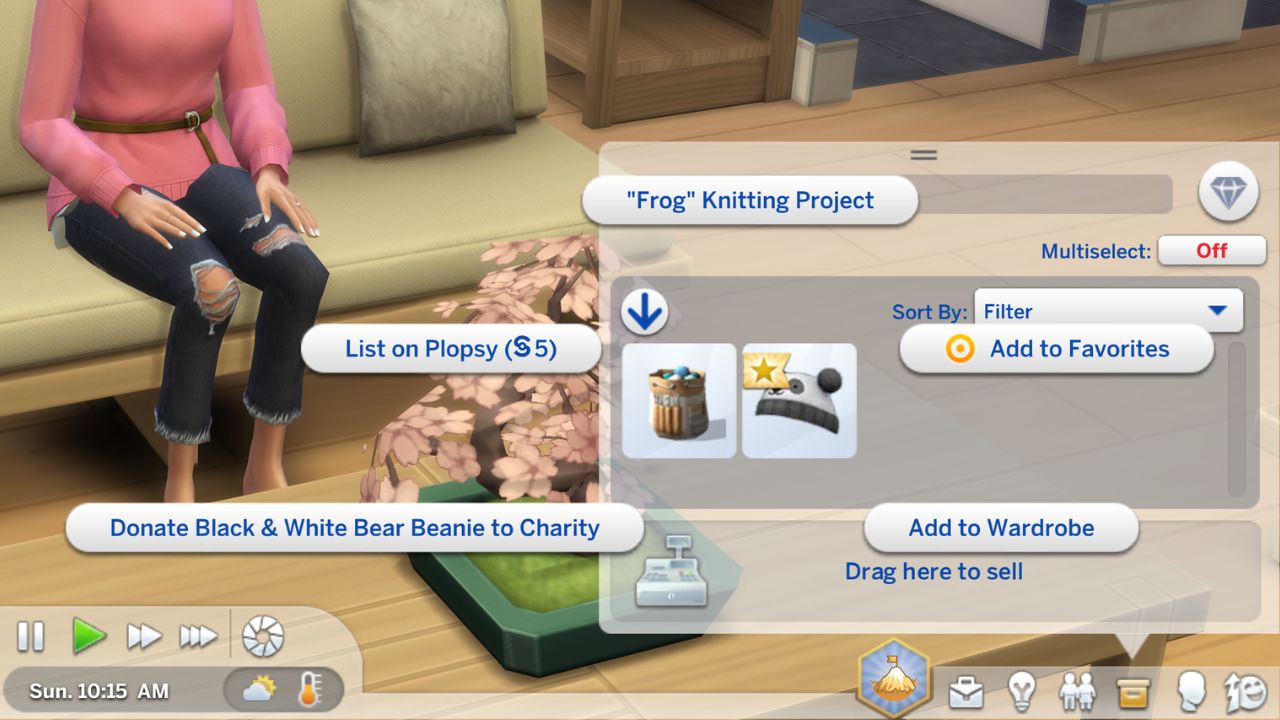Open the Sort By Filter dropdown
This screenshot has height=720, width=1280.
[1108, 311]
